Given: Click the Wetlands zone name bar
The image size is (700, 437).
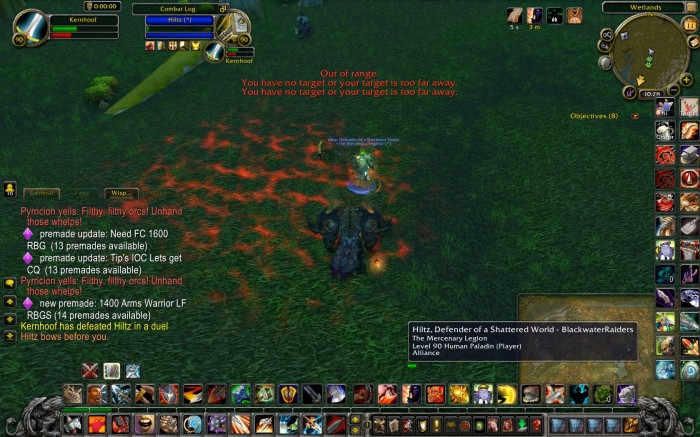Looking at the screenshot, I should (x=648, y=7).
